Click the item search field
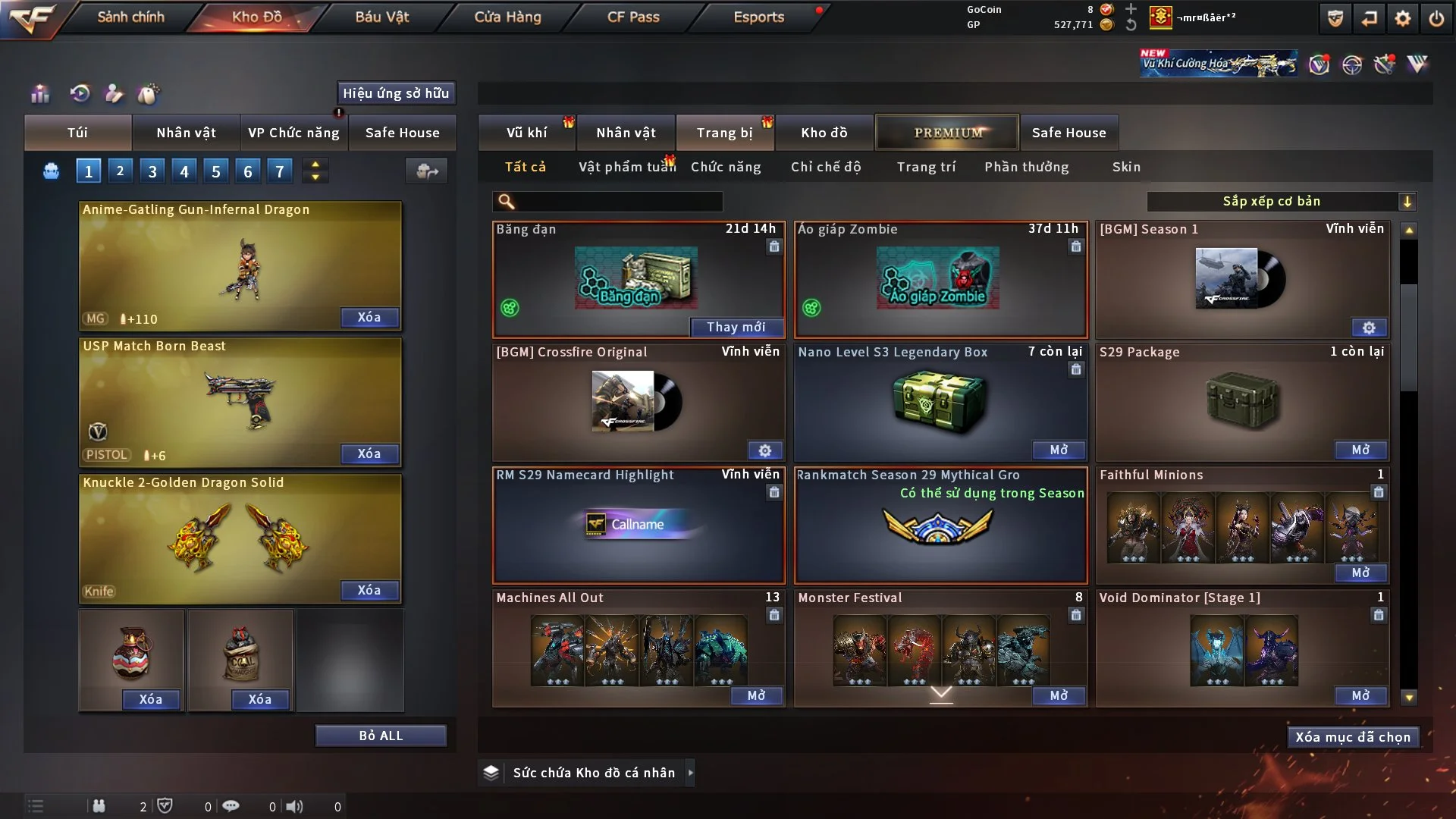This screenshot has width=1456, height=819. [x=618, y=202]
